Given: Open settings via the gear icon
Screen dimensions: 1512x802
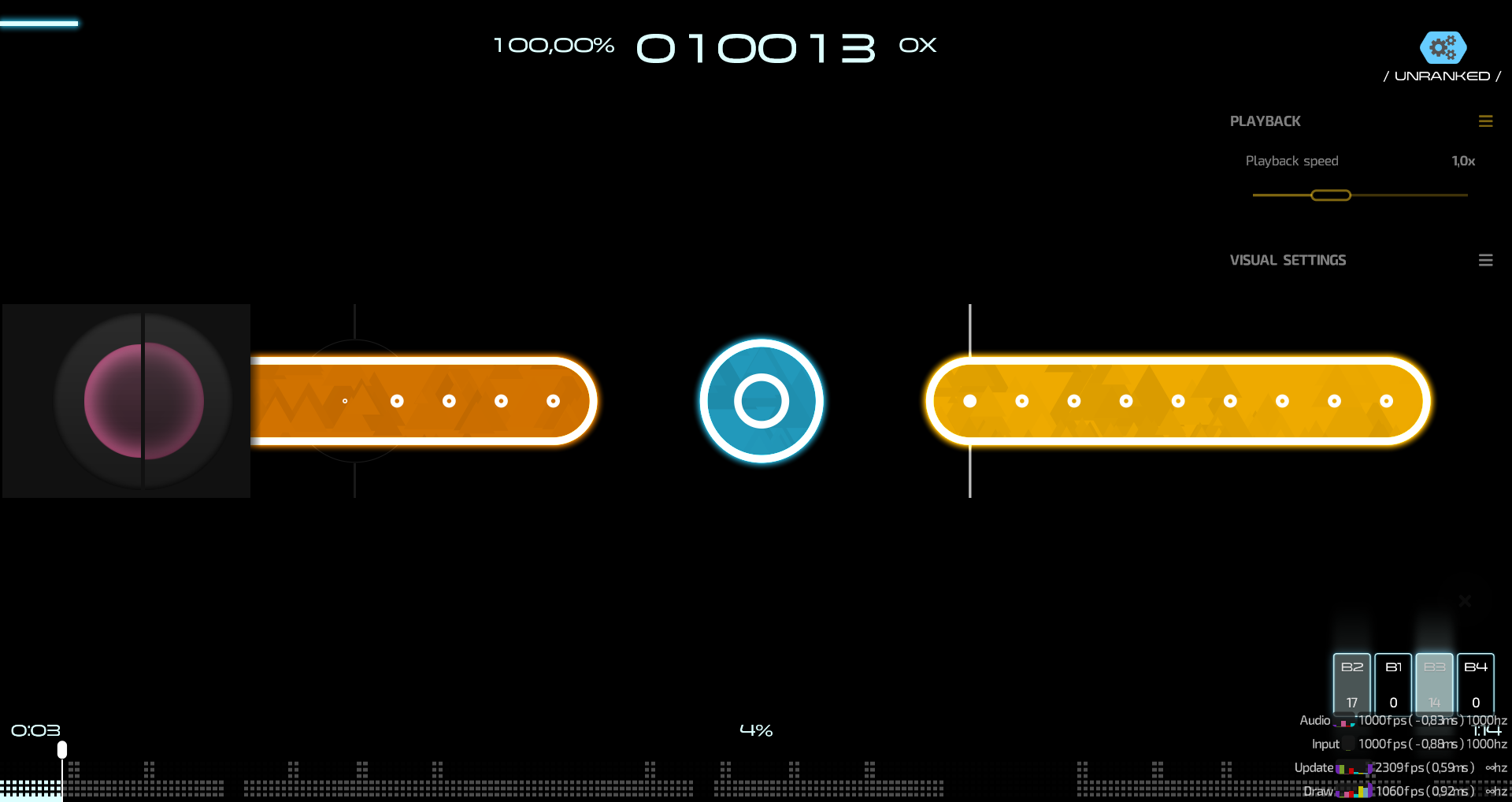Looking at the screenshot, I should [1443, 47].
